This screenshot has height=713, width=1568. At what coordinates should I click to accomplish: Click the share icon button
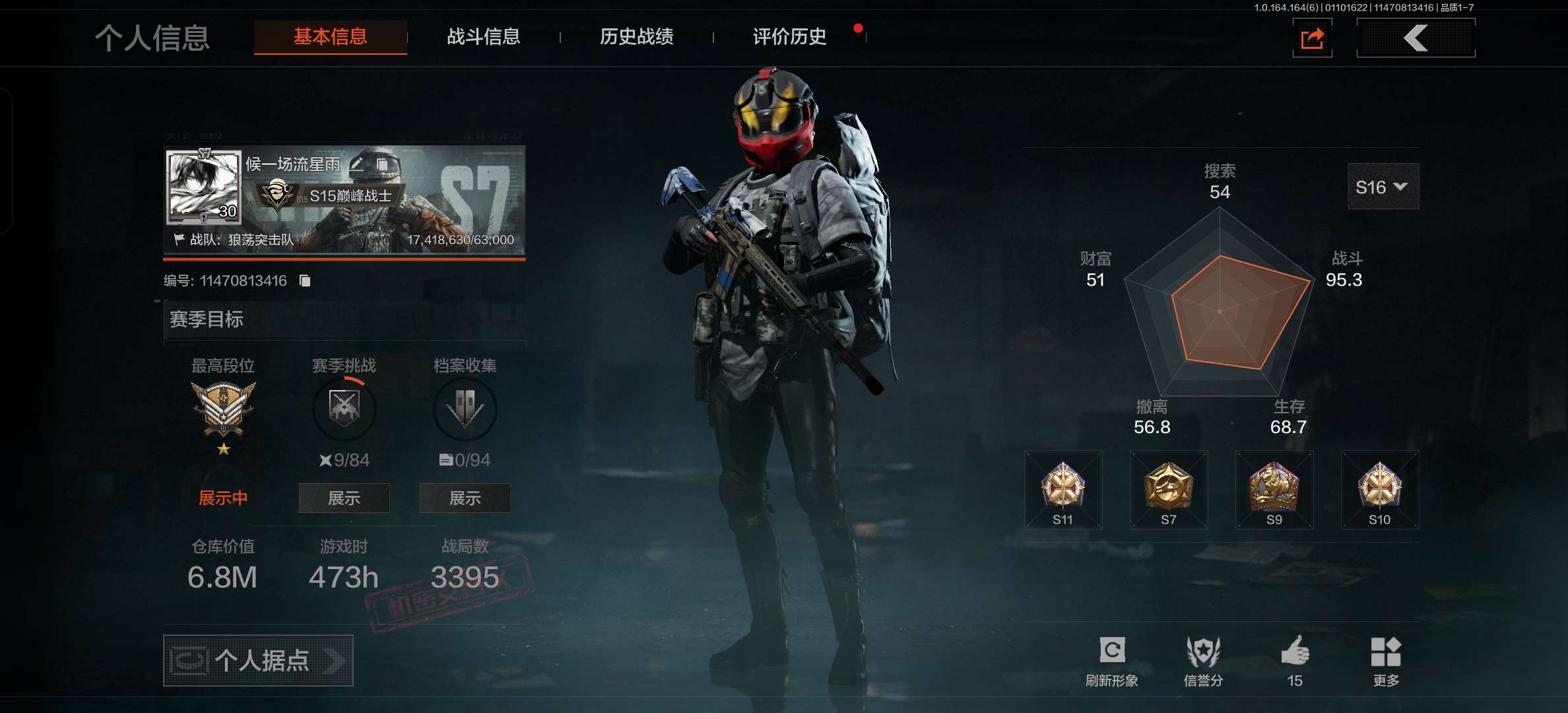[1312, 38]
